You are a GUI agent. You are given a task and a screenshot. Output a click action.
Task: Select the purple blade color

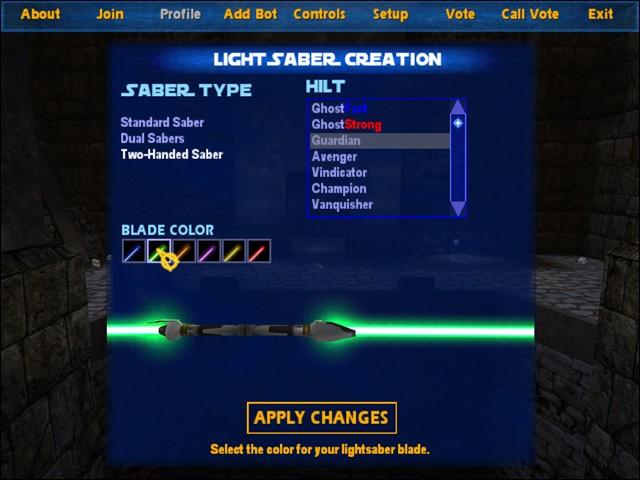click(x=209, y=252)
